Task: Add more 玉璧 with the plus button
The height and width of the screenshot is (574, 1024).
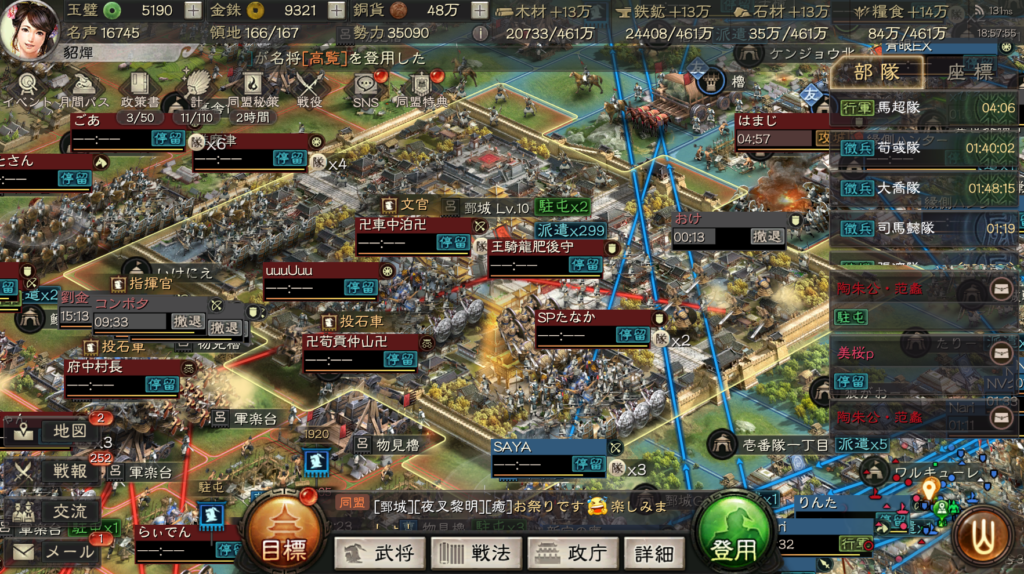Action: (193, 11)
